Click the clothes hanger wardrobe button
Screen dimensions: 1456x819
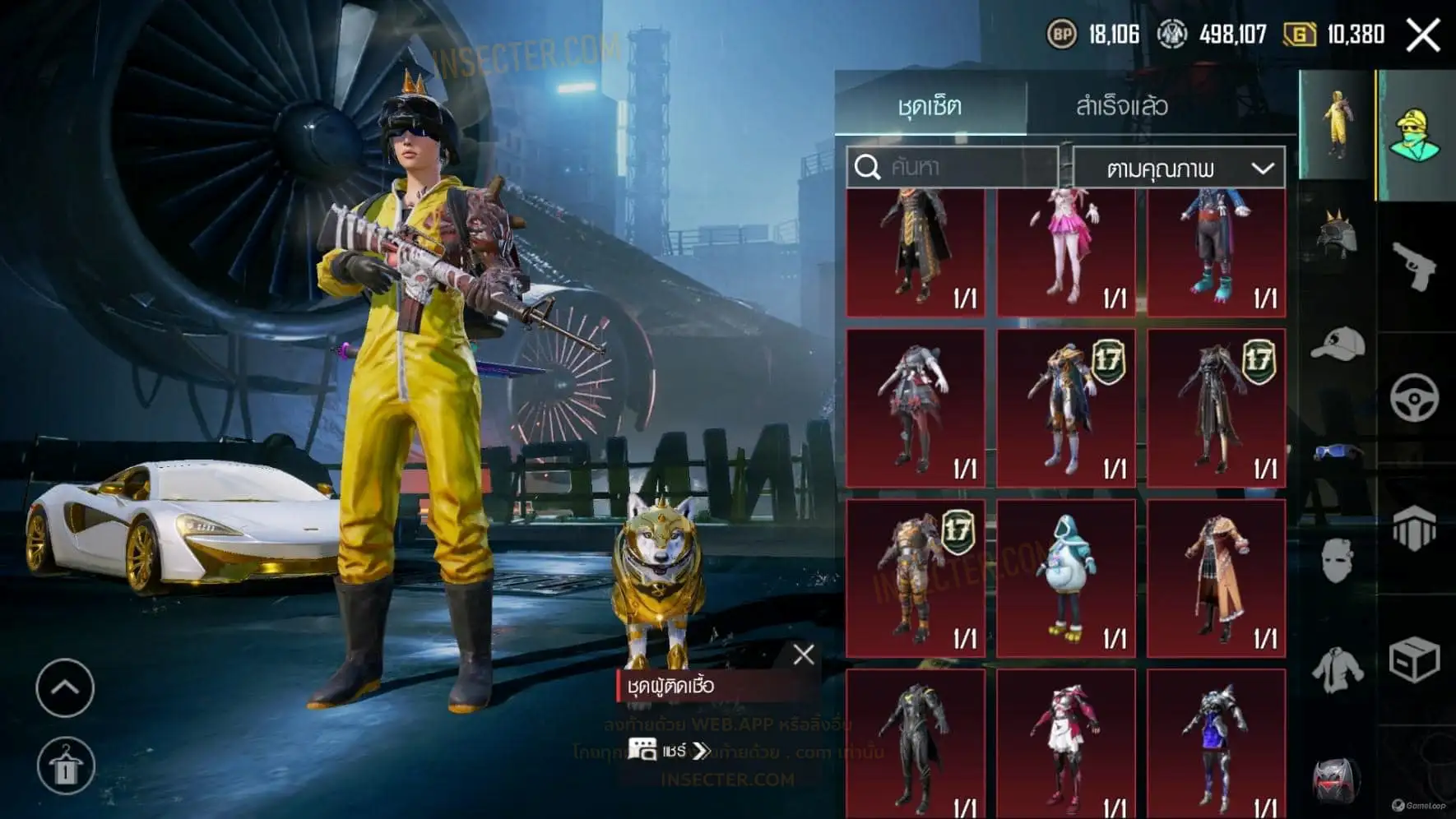pos(66,766)
